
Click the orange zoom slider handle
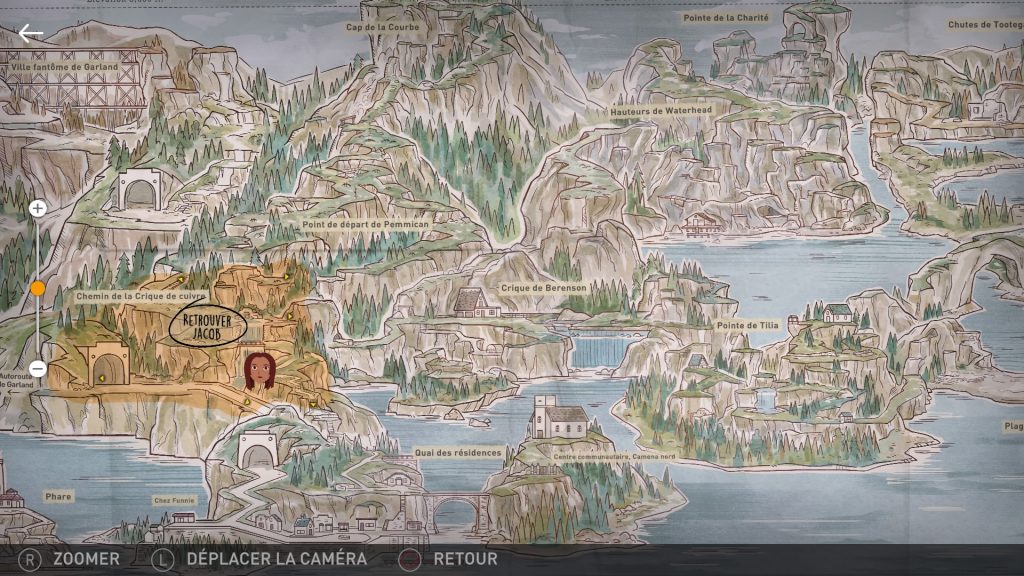click(37, 289)
